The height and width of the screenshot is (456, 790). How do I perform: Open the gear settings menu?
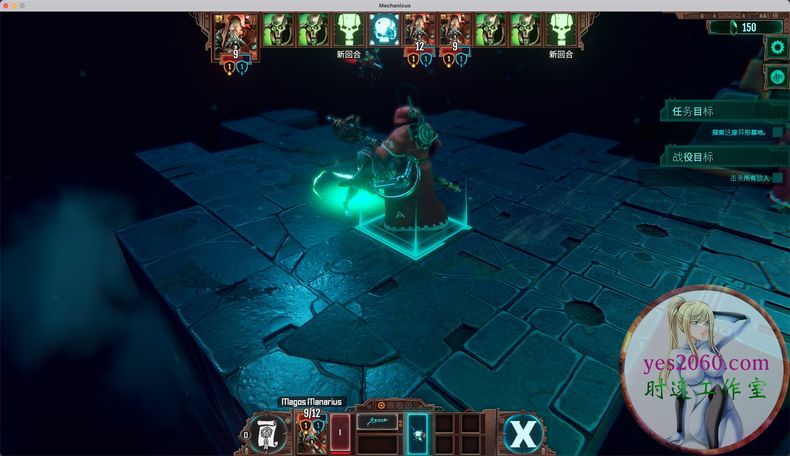[x=777, y=47]
